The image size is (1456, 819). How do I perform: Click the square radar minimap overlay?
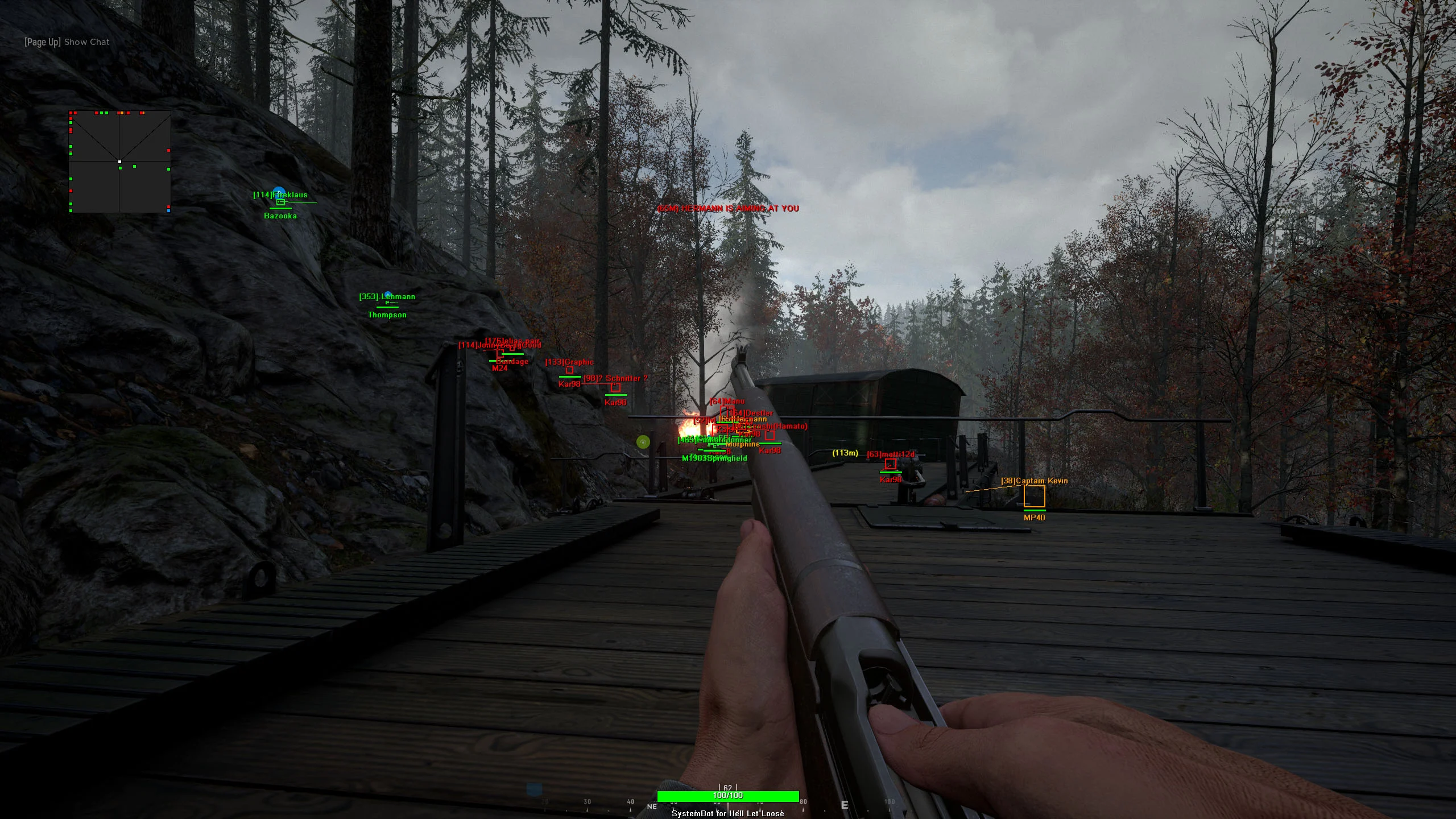pyautogui.click(x=119, y=162)
